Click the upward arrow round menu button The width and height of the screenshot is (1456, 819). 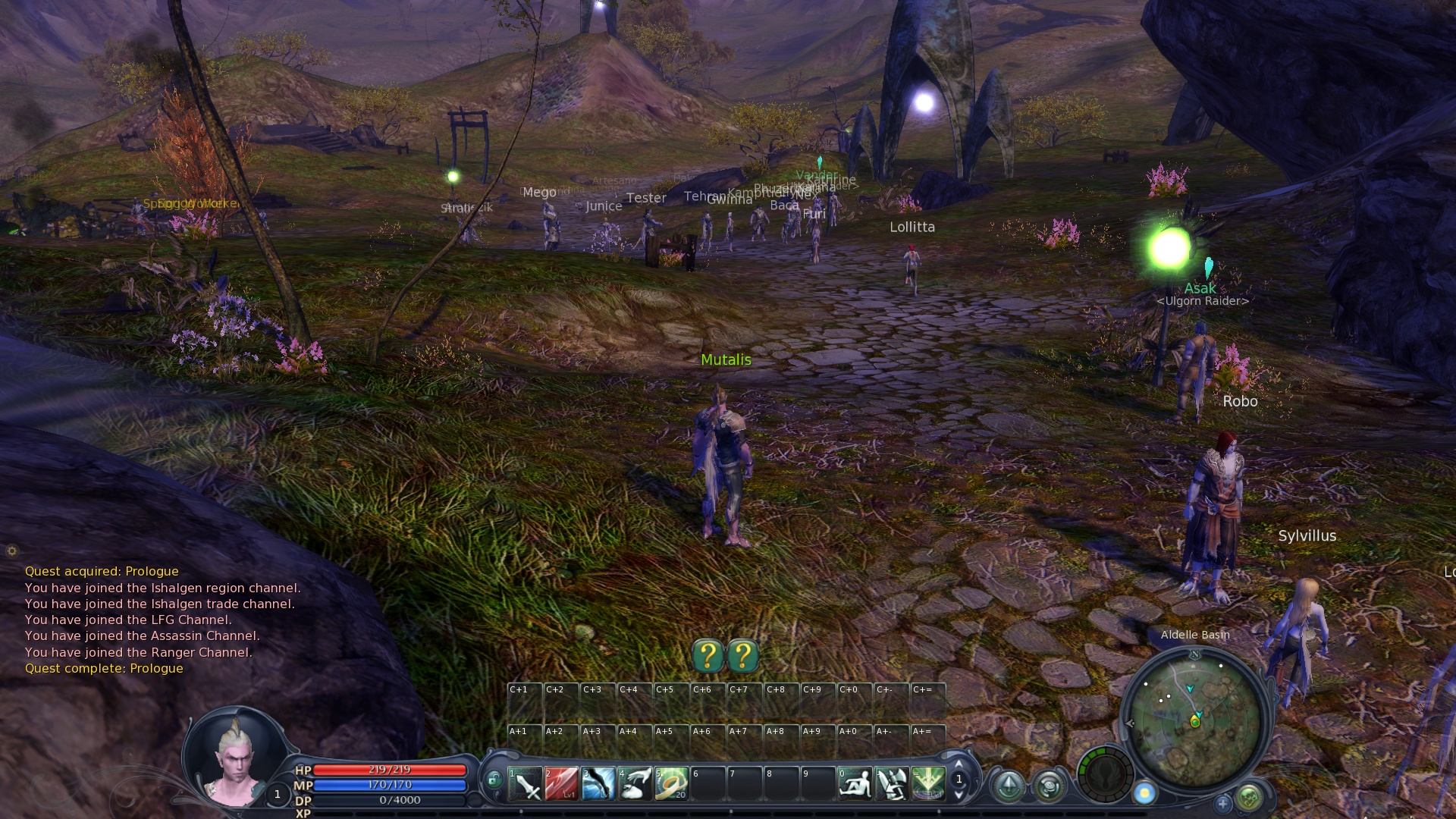tap(1009, 786)
